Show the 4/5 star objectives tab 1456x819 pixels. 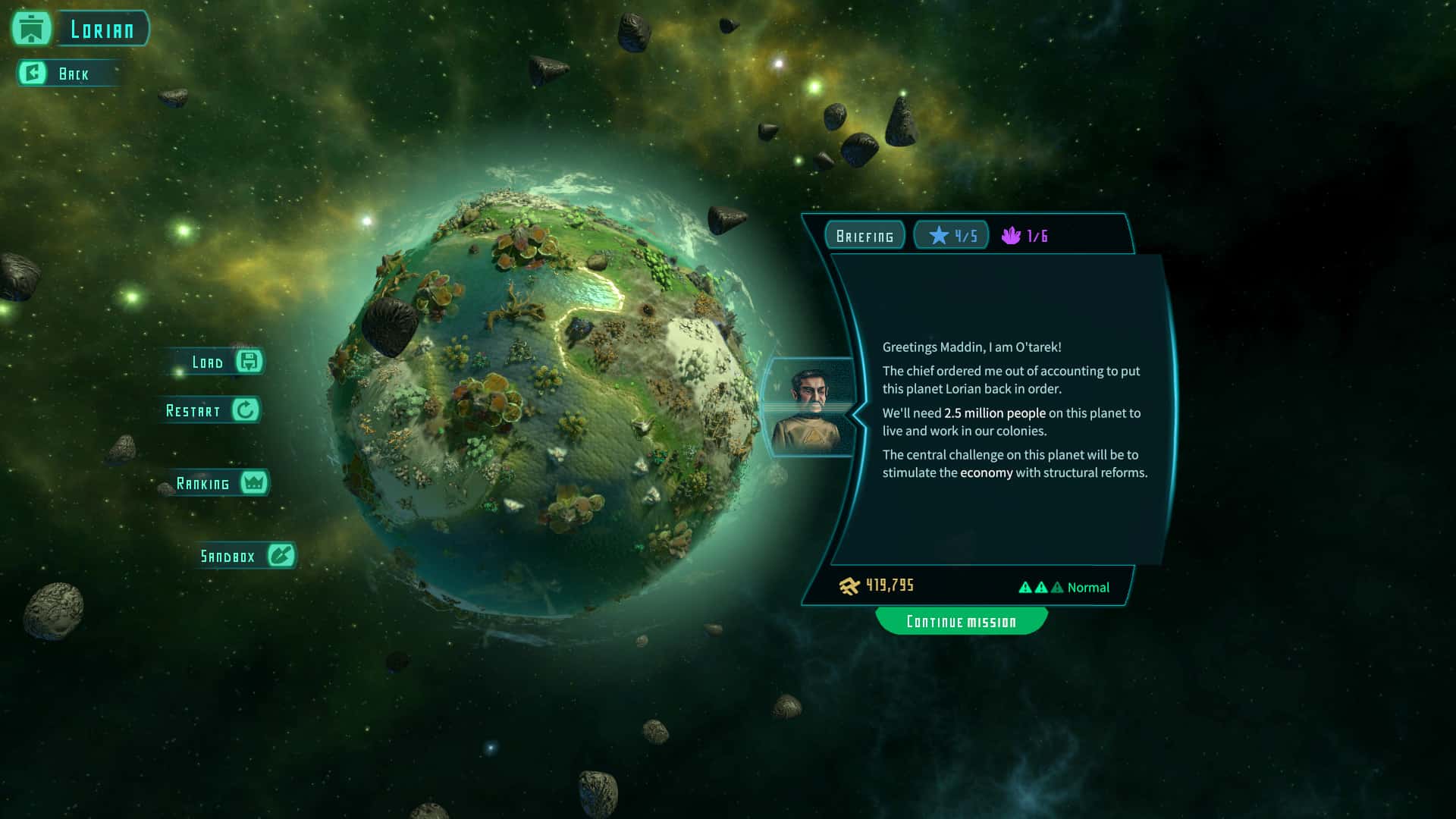tap(952, 236)
